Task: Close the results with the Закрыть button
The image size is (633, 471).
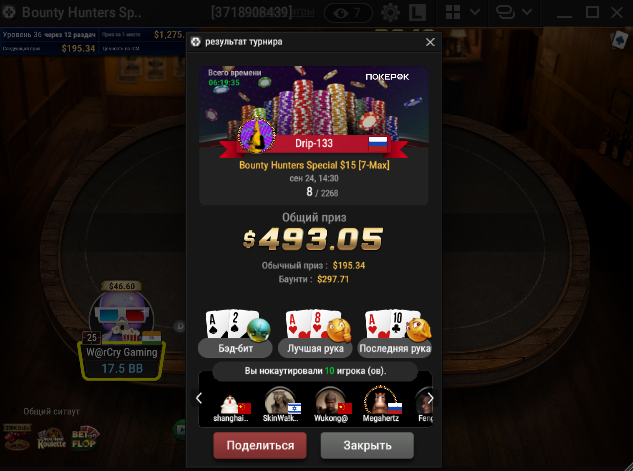Action: [367, 445]
